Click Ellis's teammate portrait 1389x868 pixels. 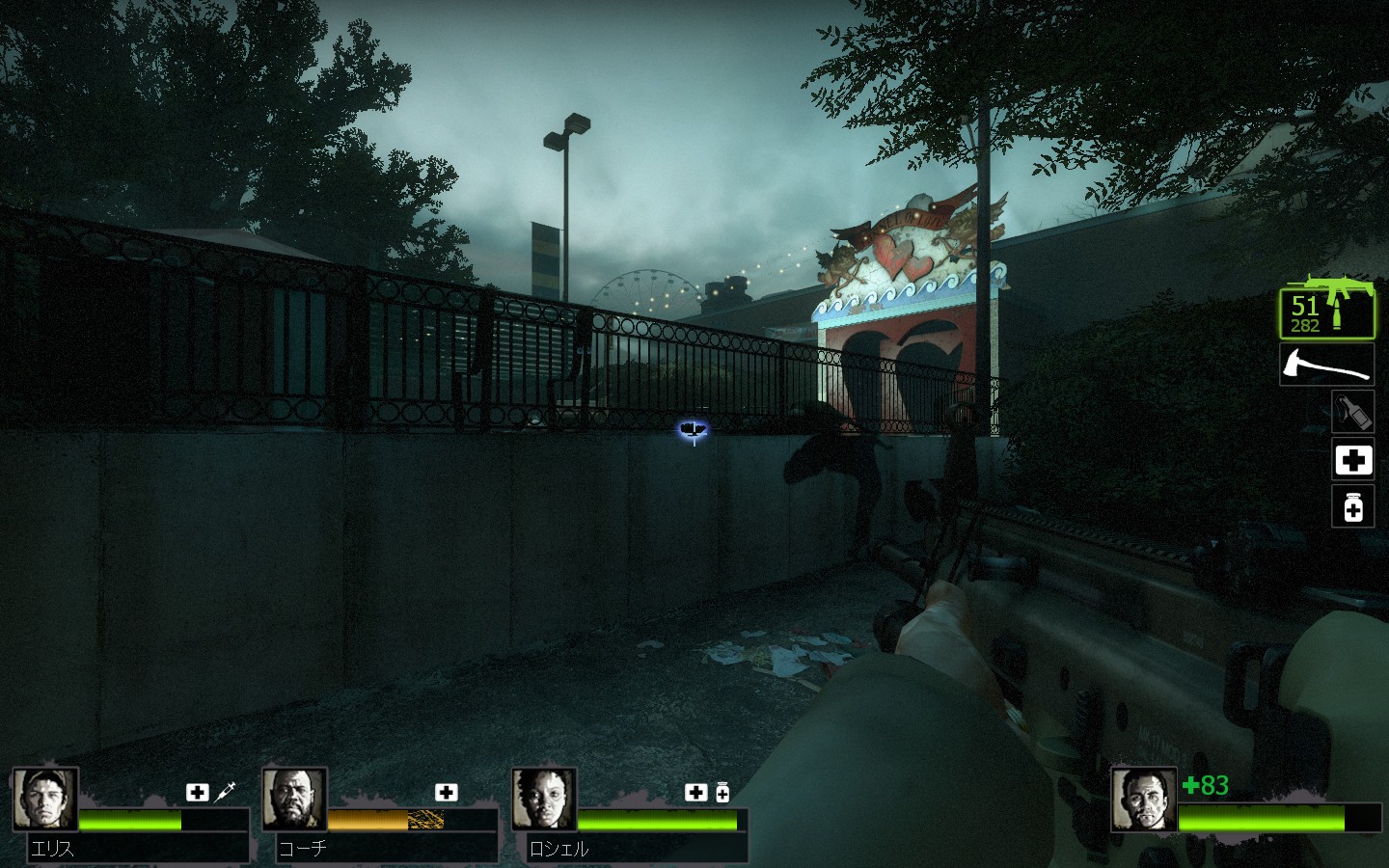point(45,800)
